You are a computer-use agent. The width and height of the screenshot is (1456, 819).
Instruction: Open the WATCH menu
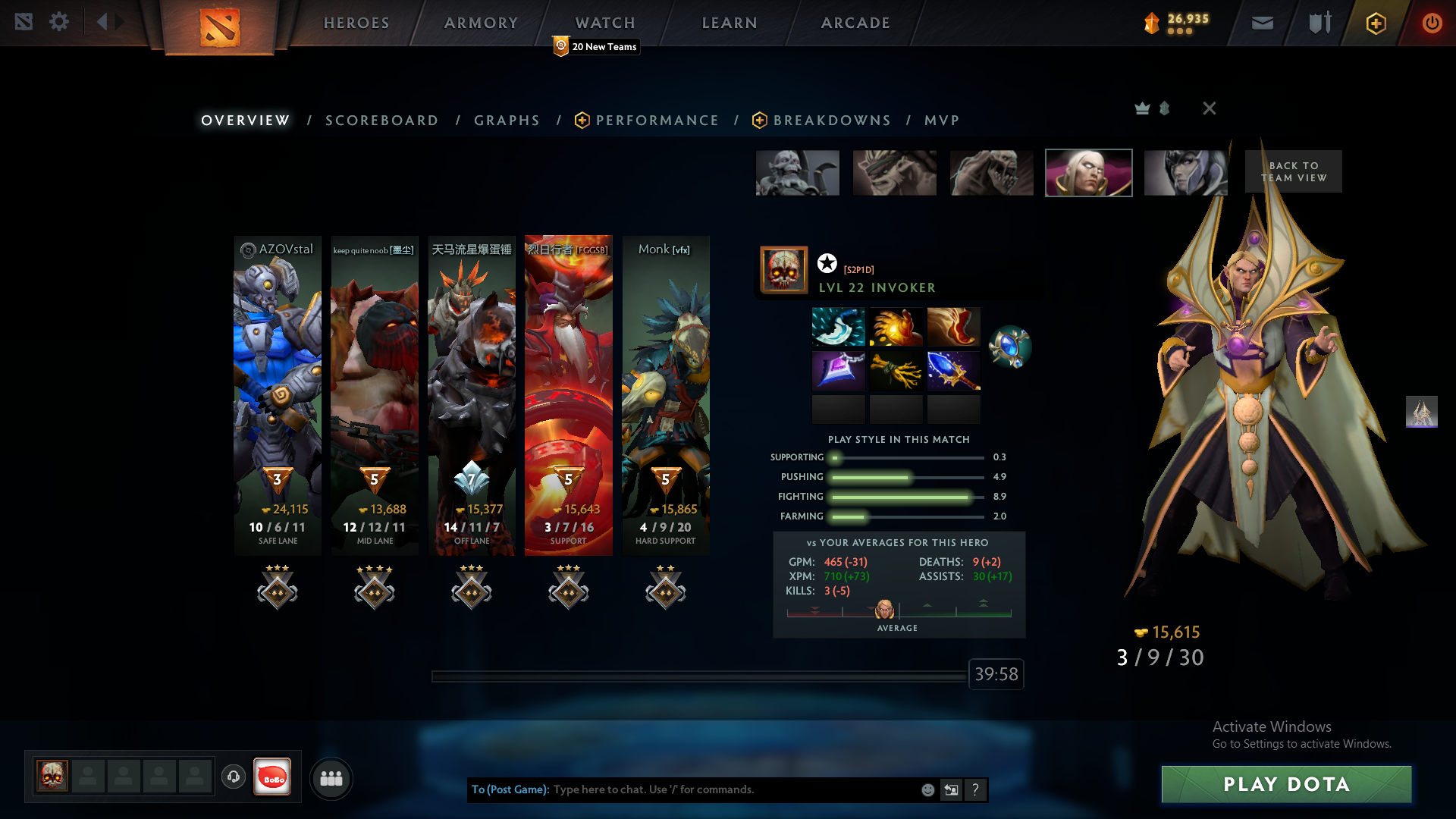point(604,23)
